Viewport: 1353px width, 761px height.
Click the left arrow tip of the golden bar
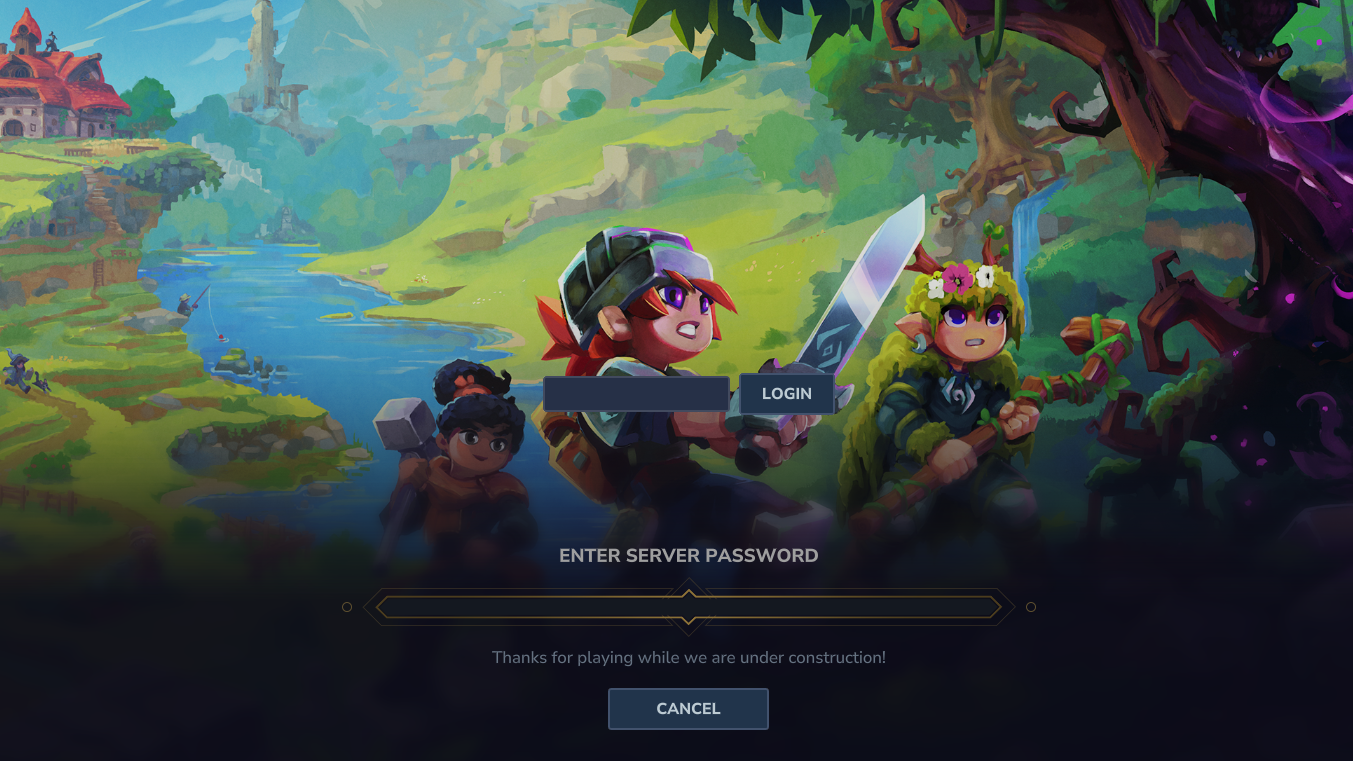click(x=377, y=605)
